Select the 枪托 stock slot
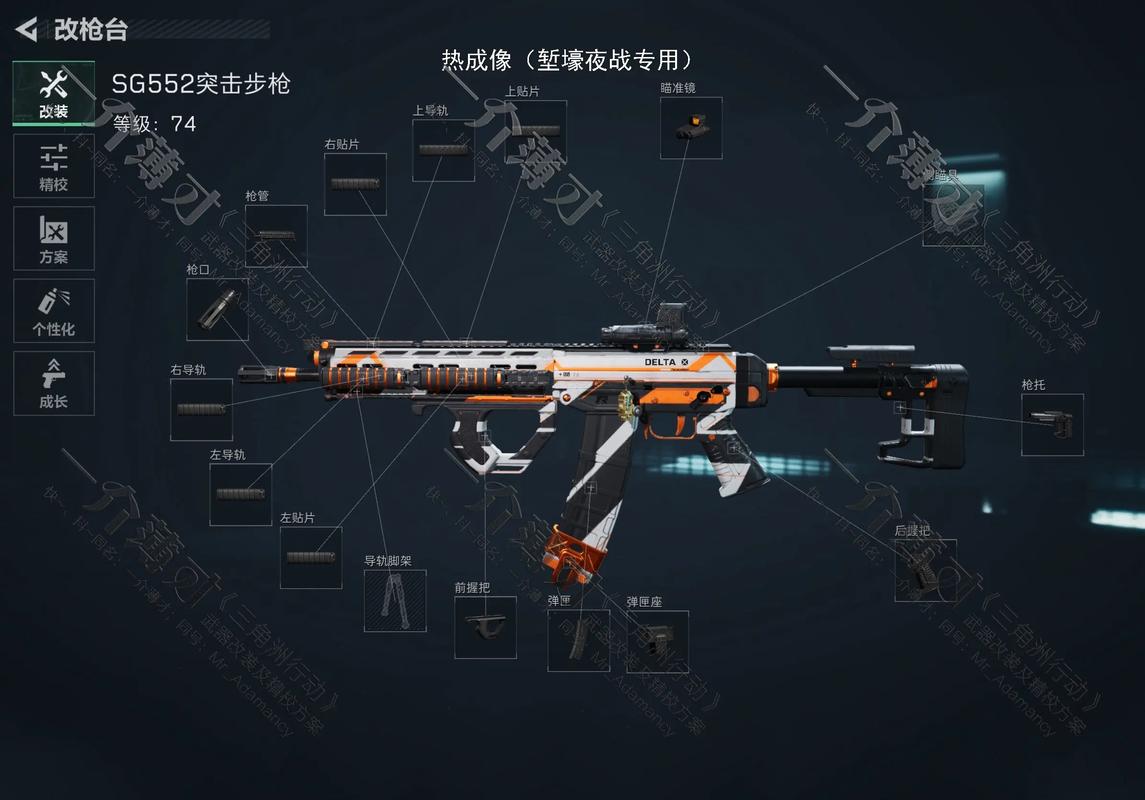Image resolution: width=1145 pixels, height=800 pixels. 1052,424
